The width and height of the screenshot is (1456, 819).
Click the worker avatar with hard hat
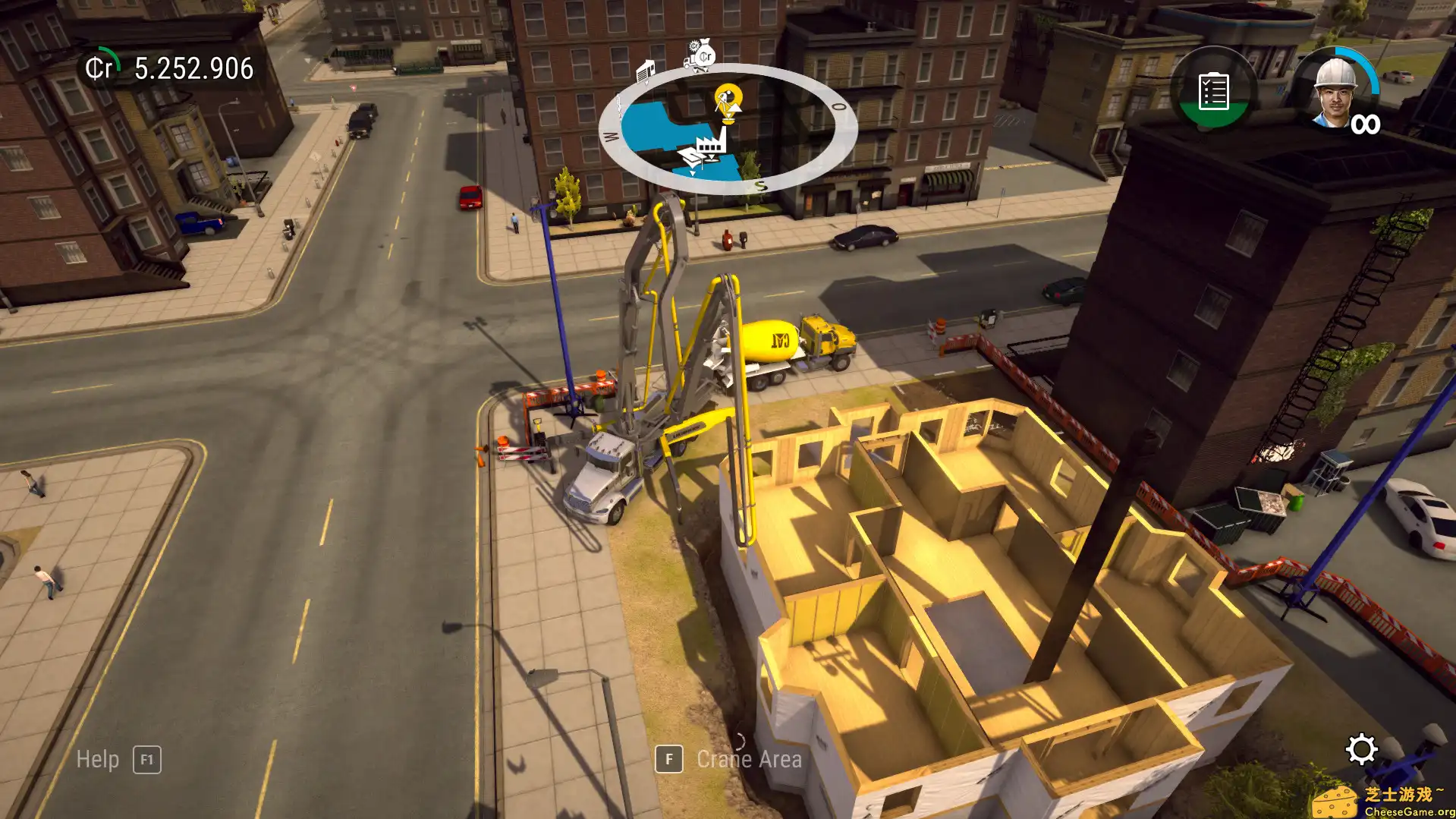pyautogui.click(x=1337, y=93)
